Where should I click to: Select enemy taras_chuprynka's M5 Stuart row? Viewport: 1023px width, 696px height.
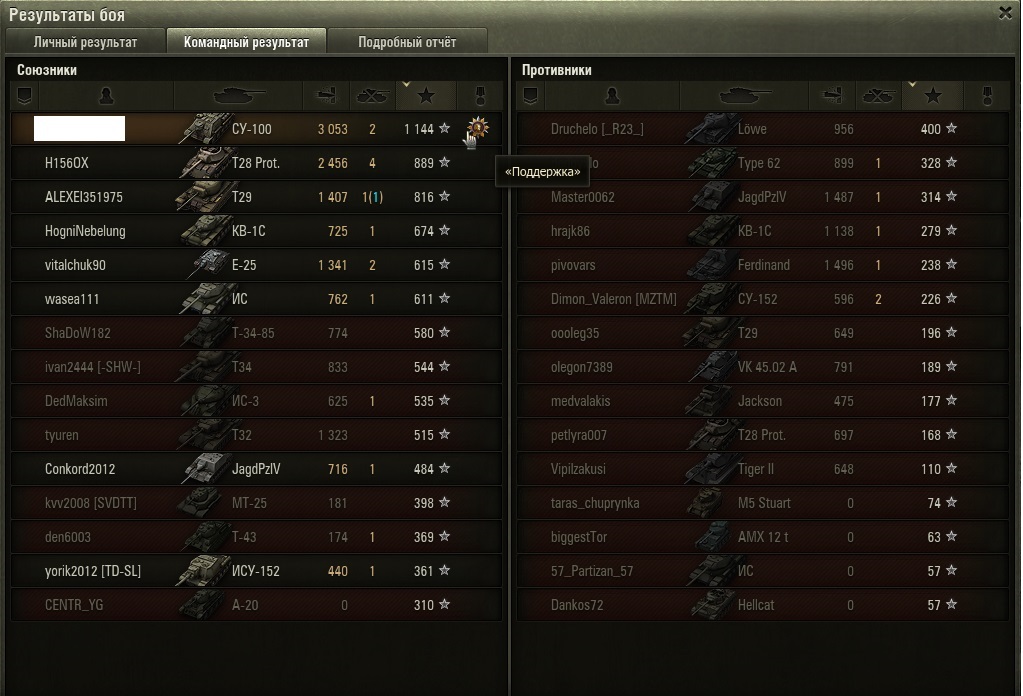[762, 503]
